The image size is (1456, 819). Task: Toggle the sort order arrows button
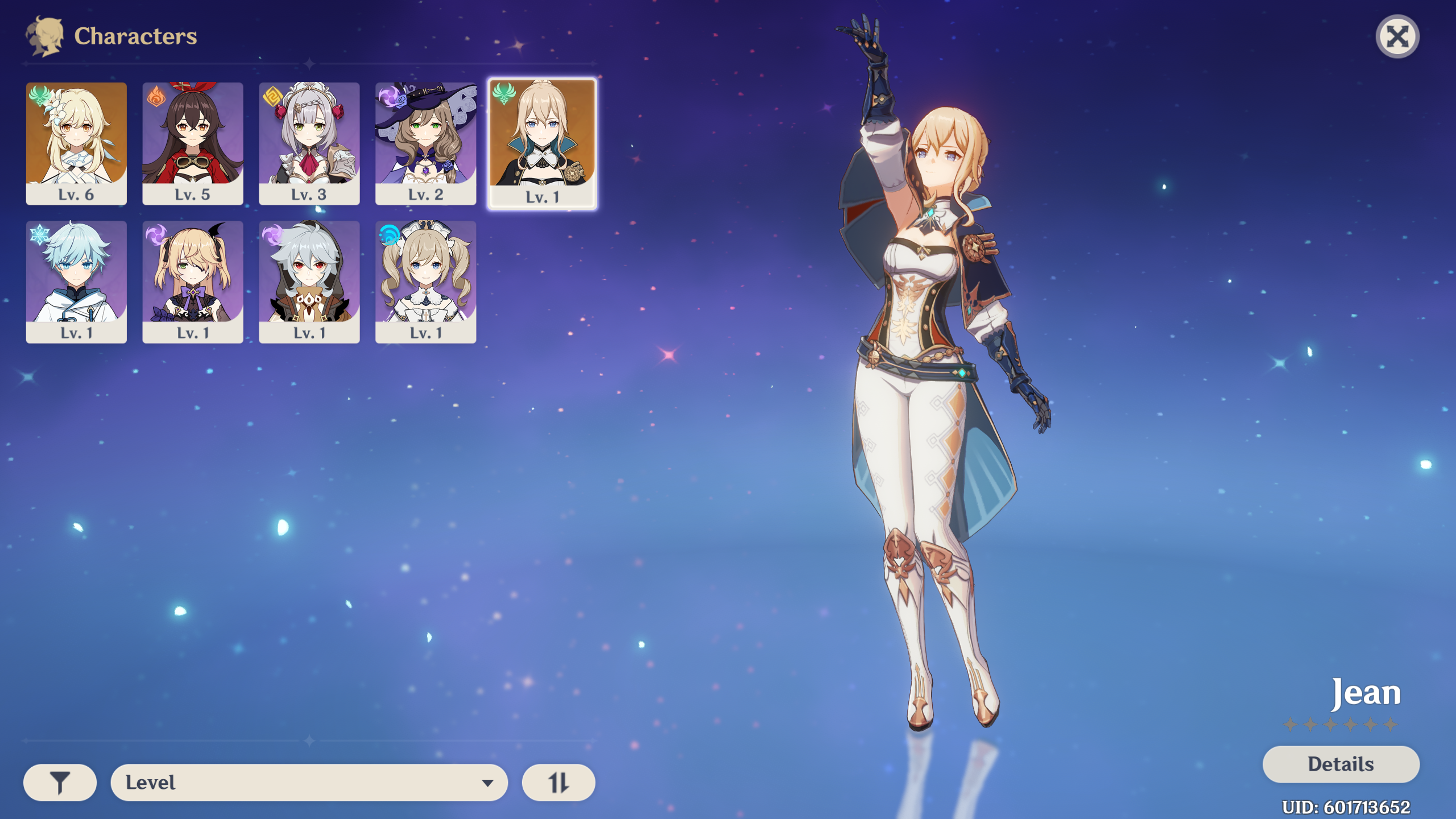(x=559, y=783)
